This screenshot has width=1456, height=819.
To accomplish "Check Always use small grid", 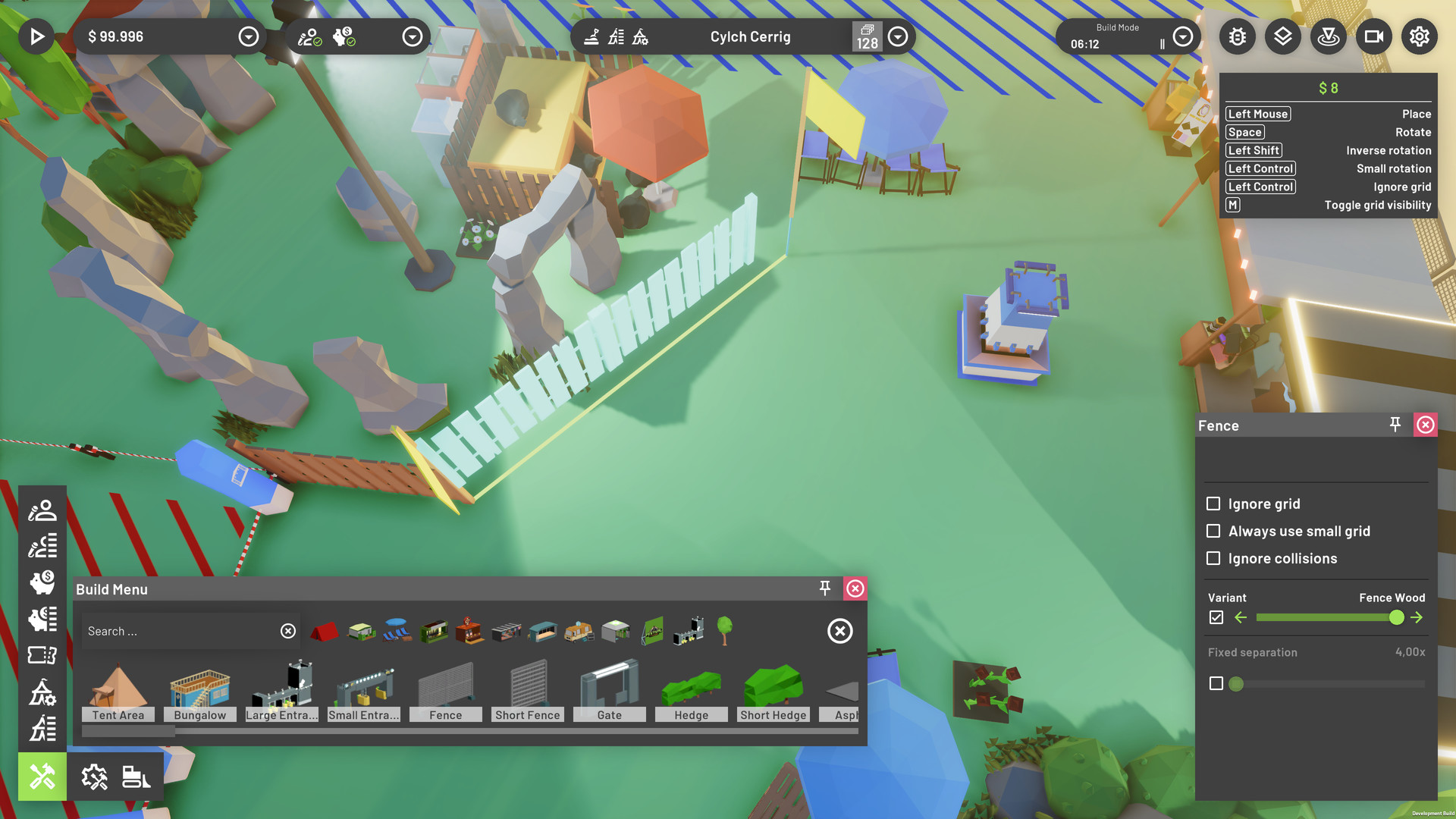I will coord(1214,531).
